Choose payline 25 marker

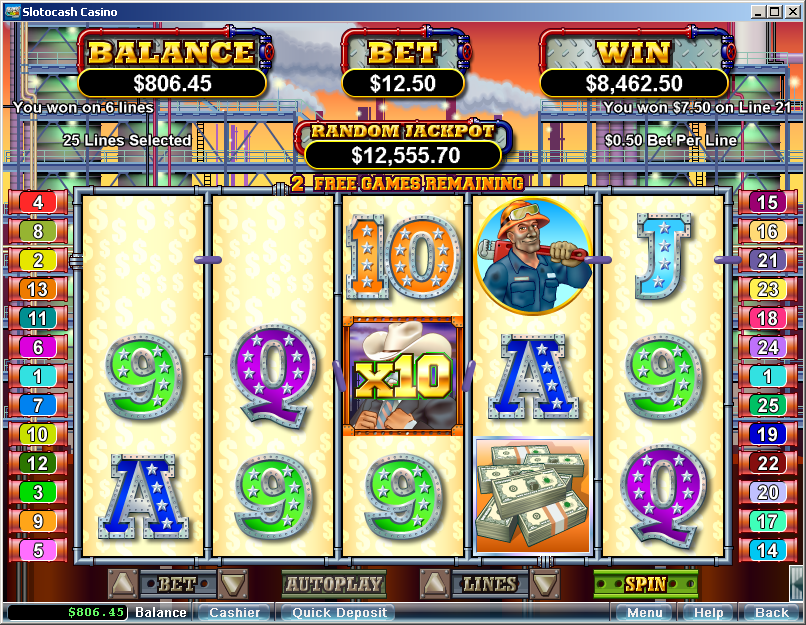pos(767,405)
